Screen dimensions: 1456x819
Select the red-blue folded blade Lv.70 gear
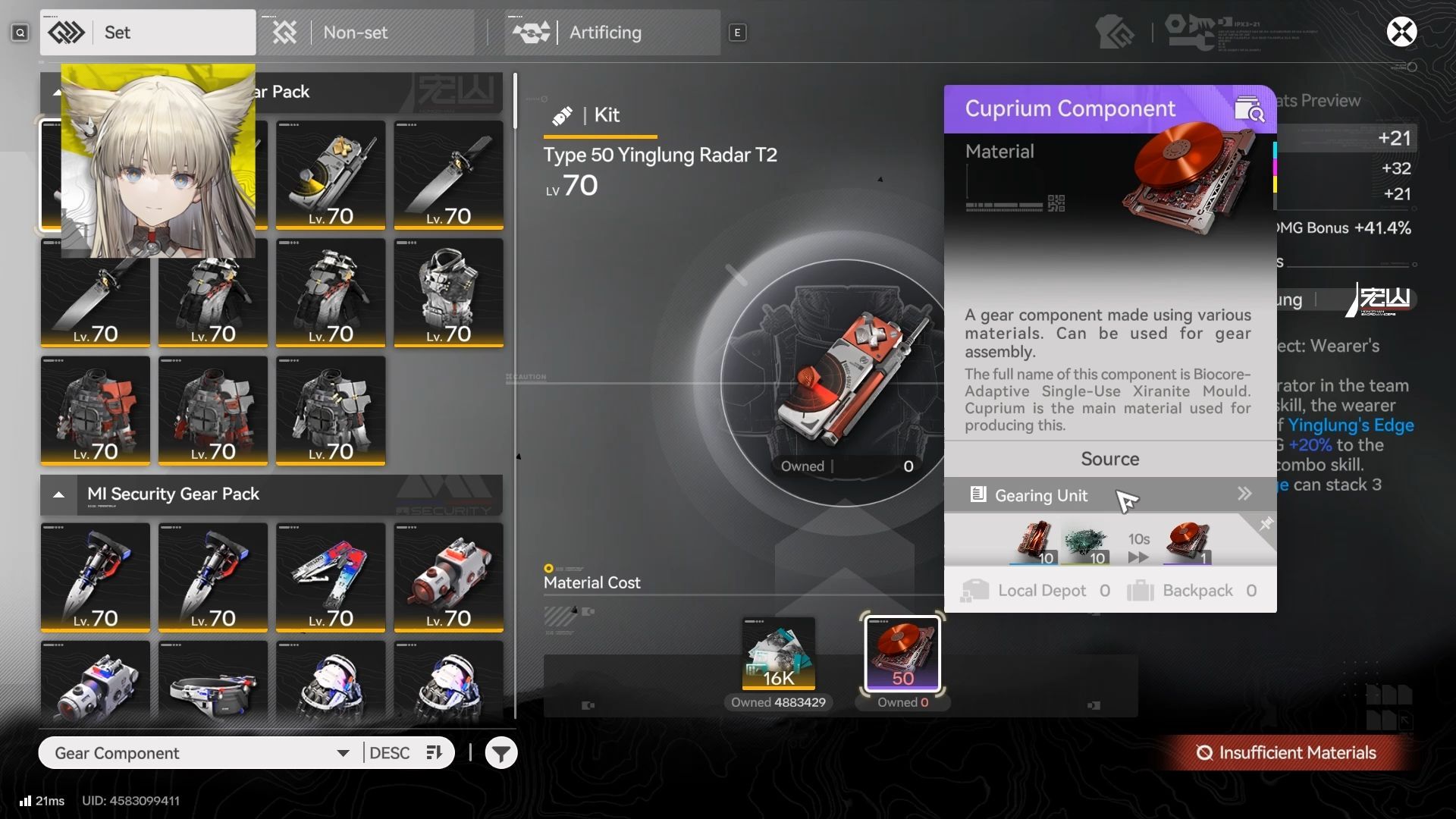coord(331,577)
